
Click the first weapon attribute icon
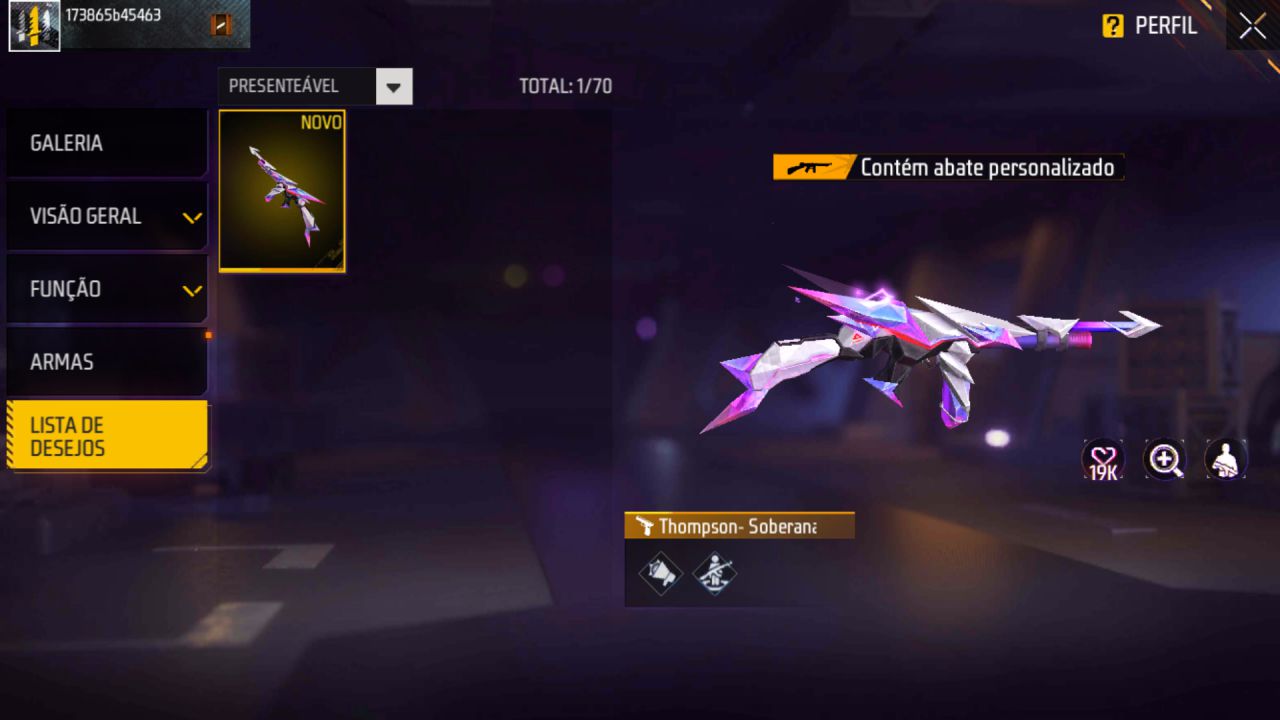coord(660,573)
